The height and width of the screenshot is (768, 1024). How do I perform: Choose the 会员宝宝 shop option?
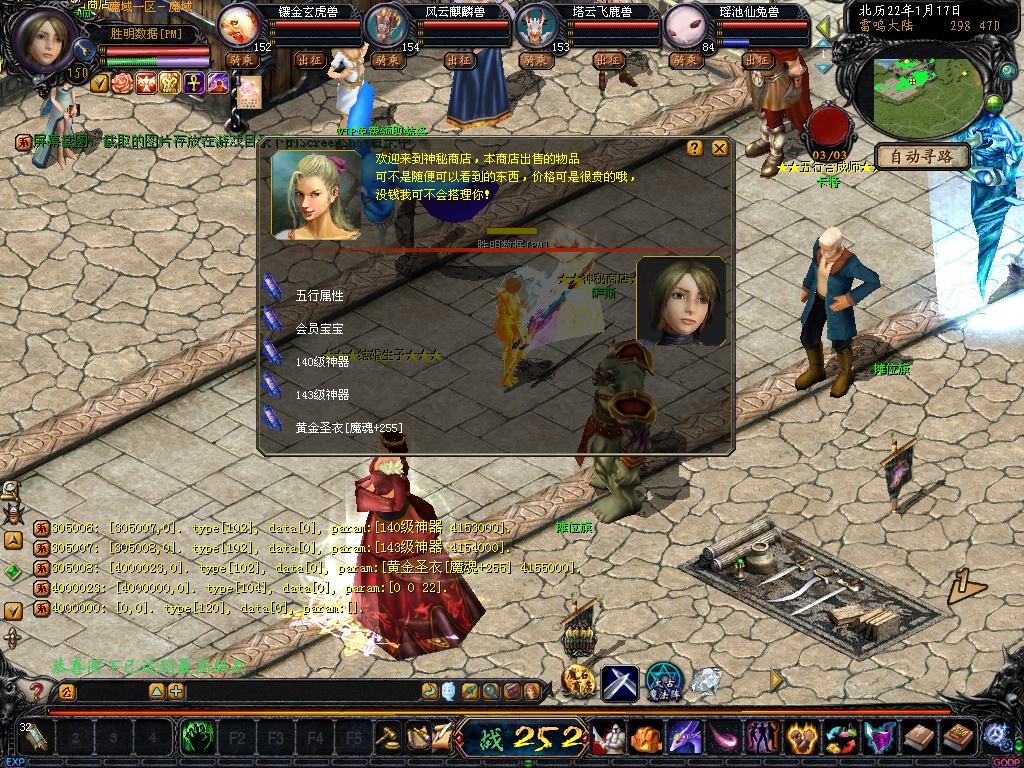(319, 328)
